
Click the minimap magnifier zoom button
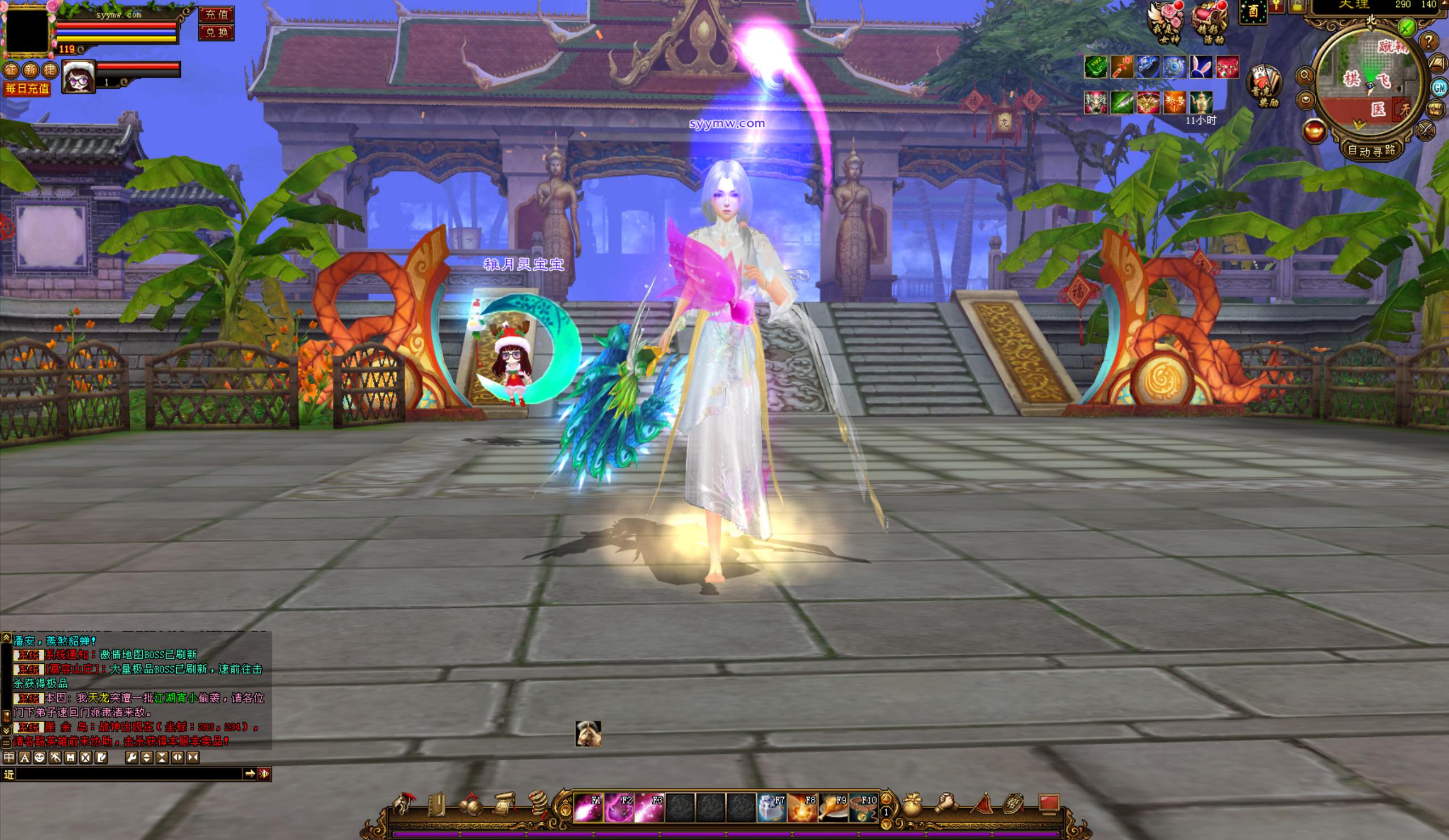pos(1304,75)
